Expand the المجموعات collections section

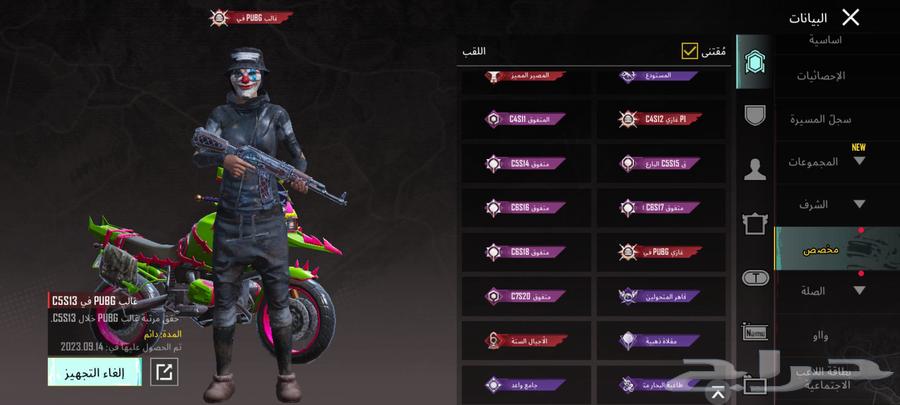tap(825, 161)
